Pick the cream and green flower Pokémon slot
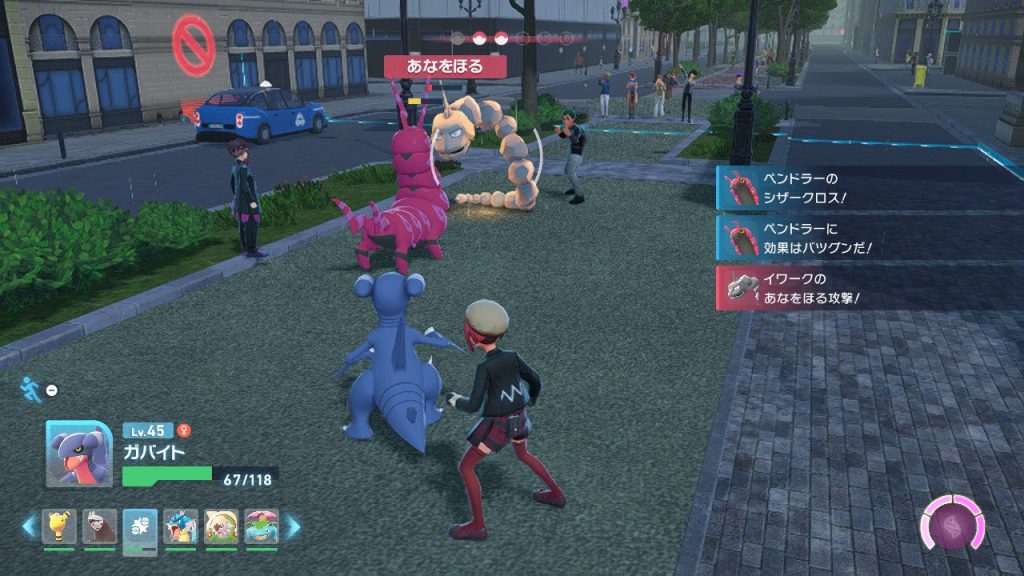Image resolution: width=1024 pixels, height=576 pixels. click(x=221, y=526)
